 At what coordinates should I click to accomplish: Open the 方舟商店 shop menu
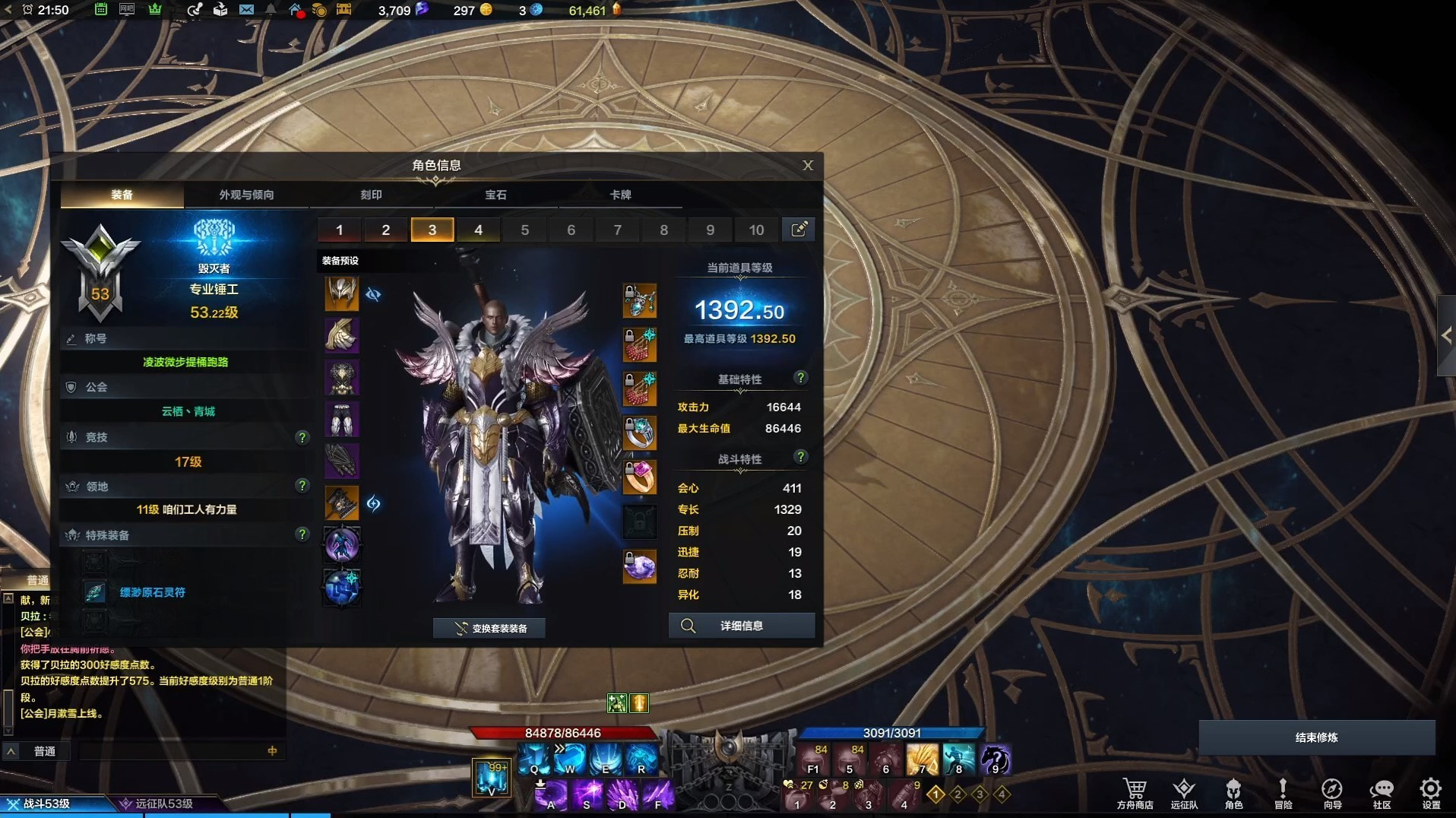1135,793
